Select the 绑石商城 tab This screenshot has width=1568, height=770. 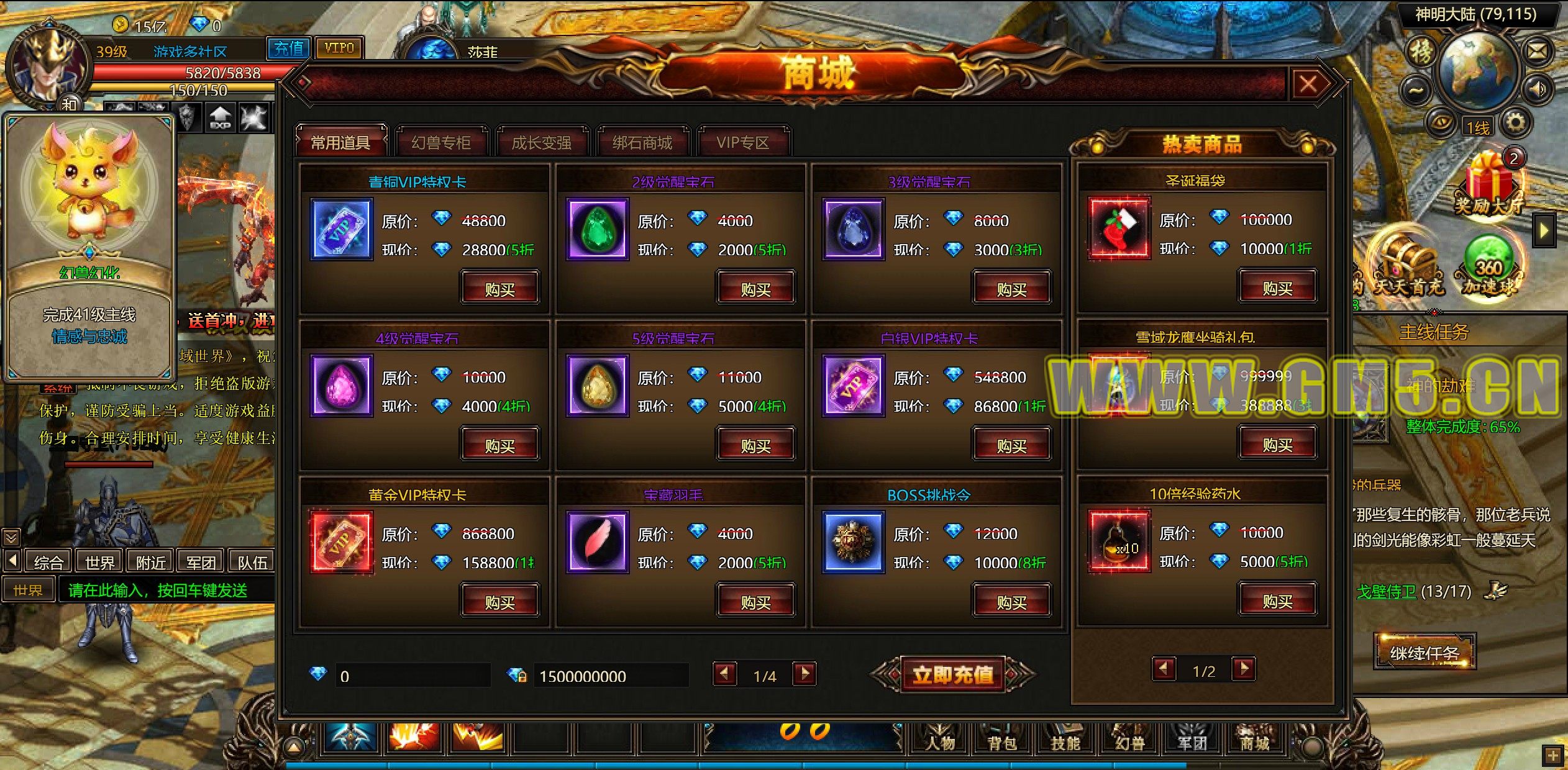[x=642, y=143]
